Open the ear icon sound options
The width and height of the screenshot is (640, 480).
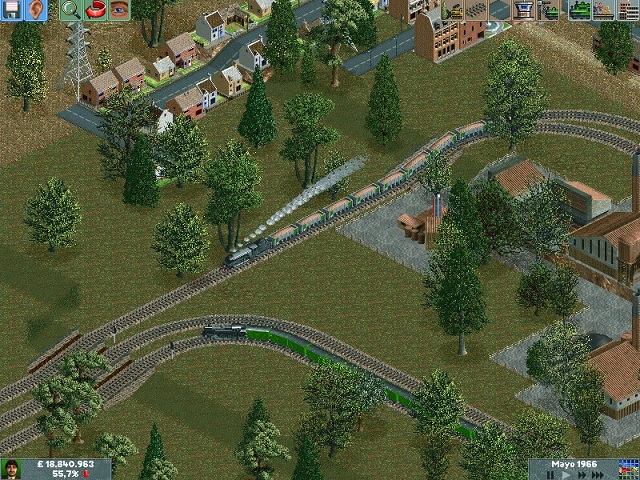(x=36, y=10)
